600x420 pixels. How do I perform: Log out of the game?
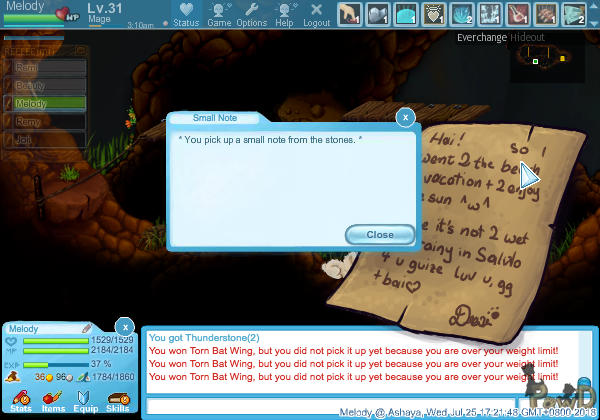pos(316,14)
